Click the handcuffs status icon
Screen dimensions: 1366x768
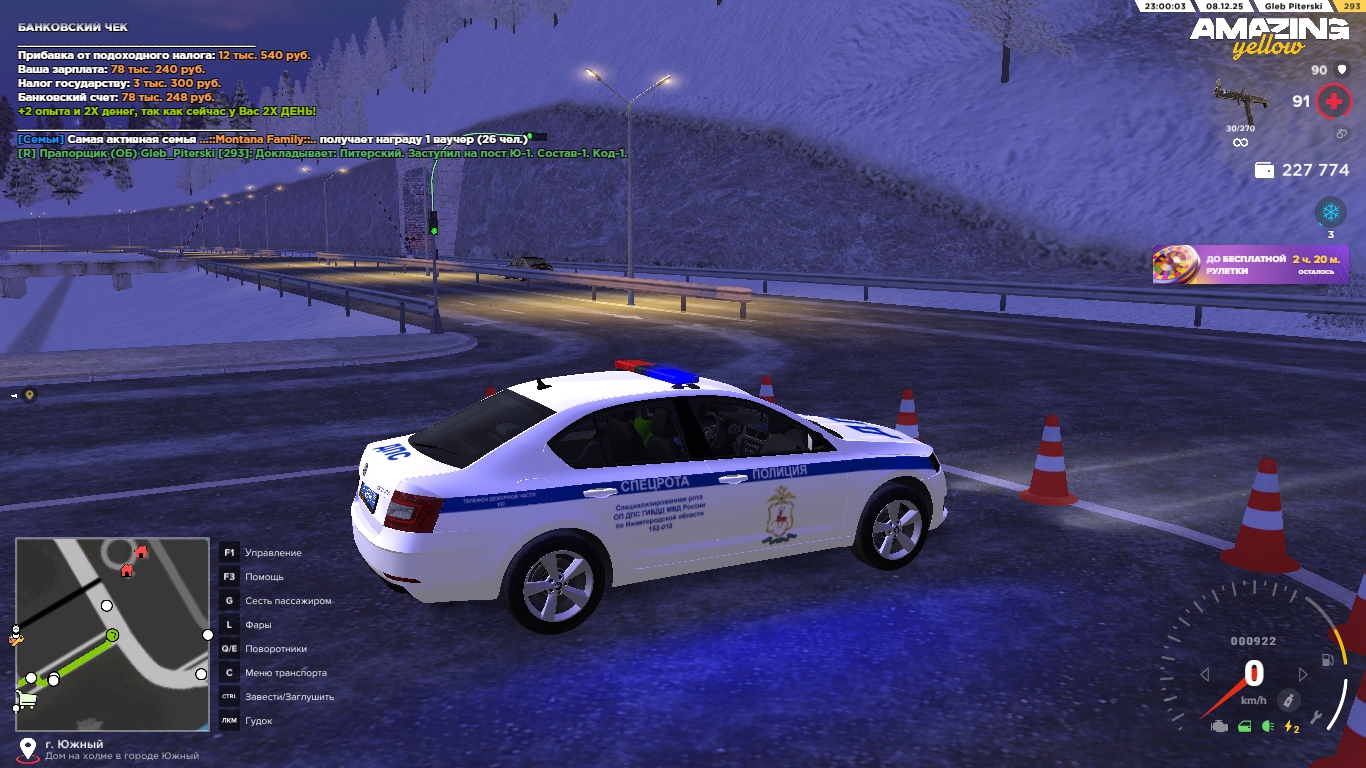point(1341,134)
